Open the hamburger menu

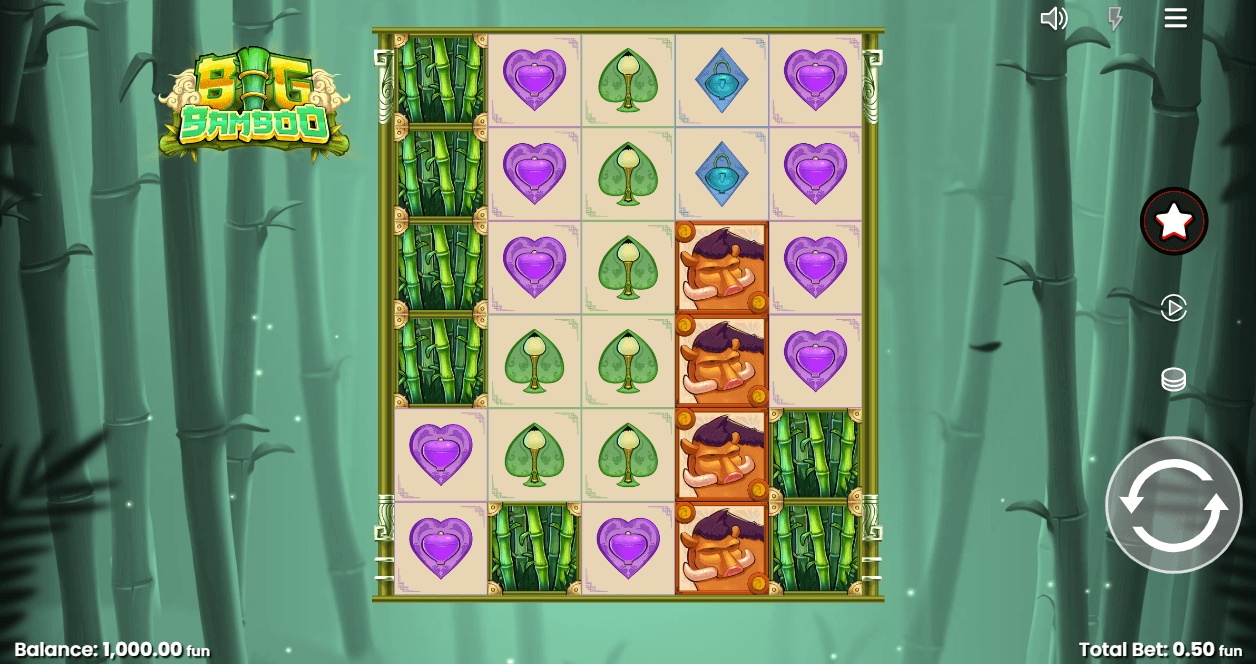pos(1175,18)
